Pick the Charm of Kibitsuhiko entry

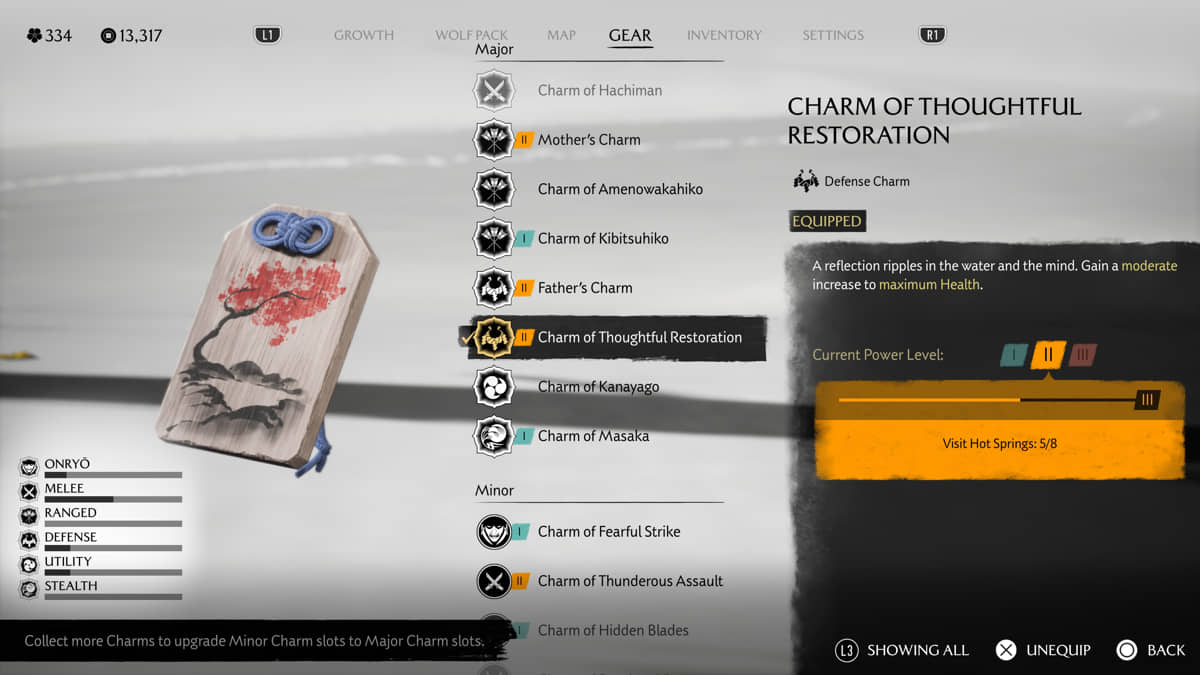pos(603,238)
